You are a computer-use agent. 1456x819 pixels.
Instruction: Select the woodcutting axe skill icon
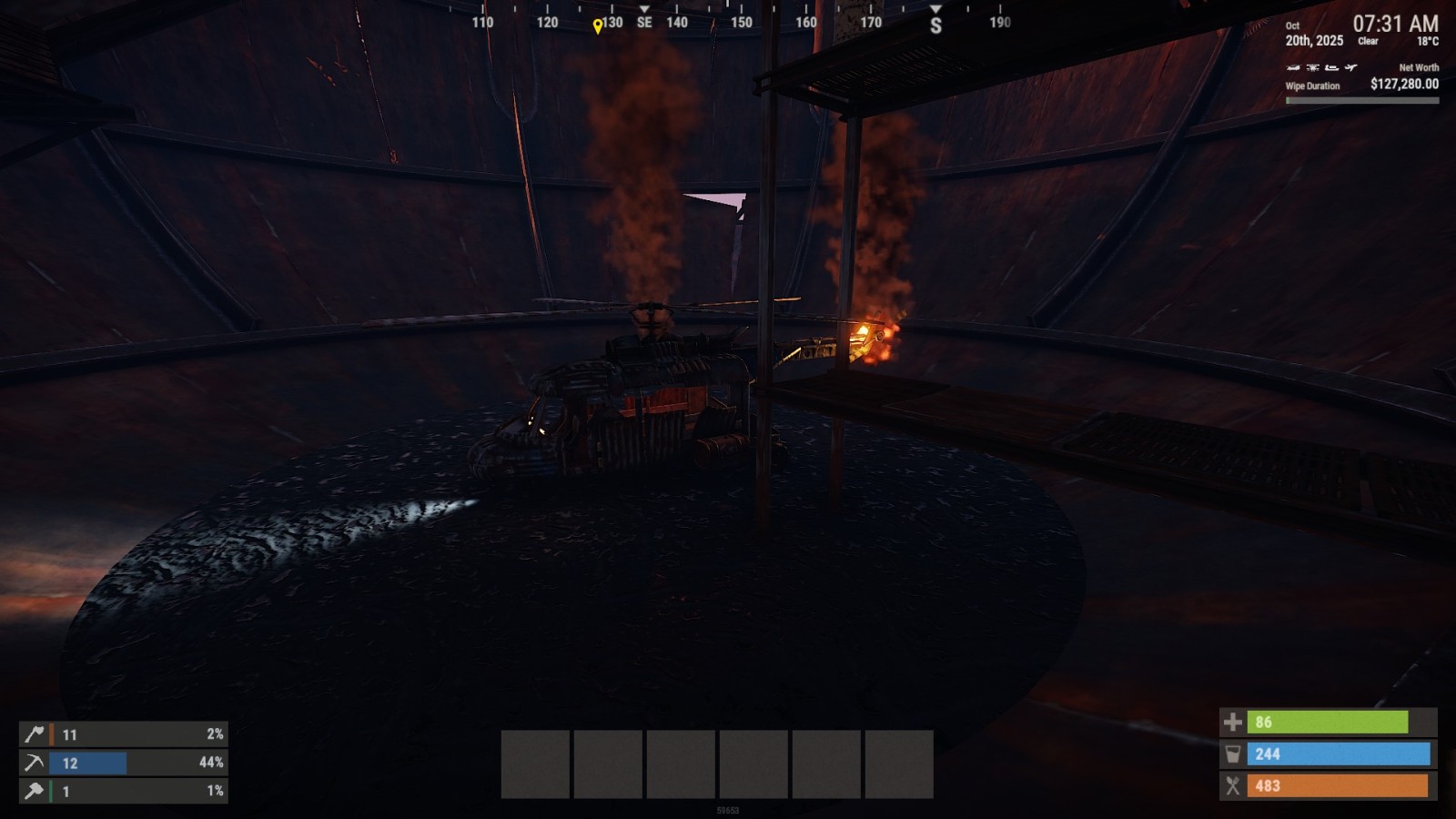(x=34, y=733)
